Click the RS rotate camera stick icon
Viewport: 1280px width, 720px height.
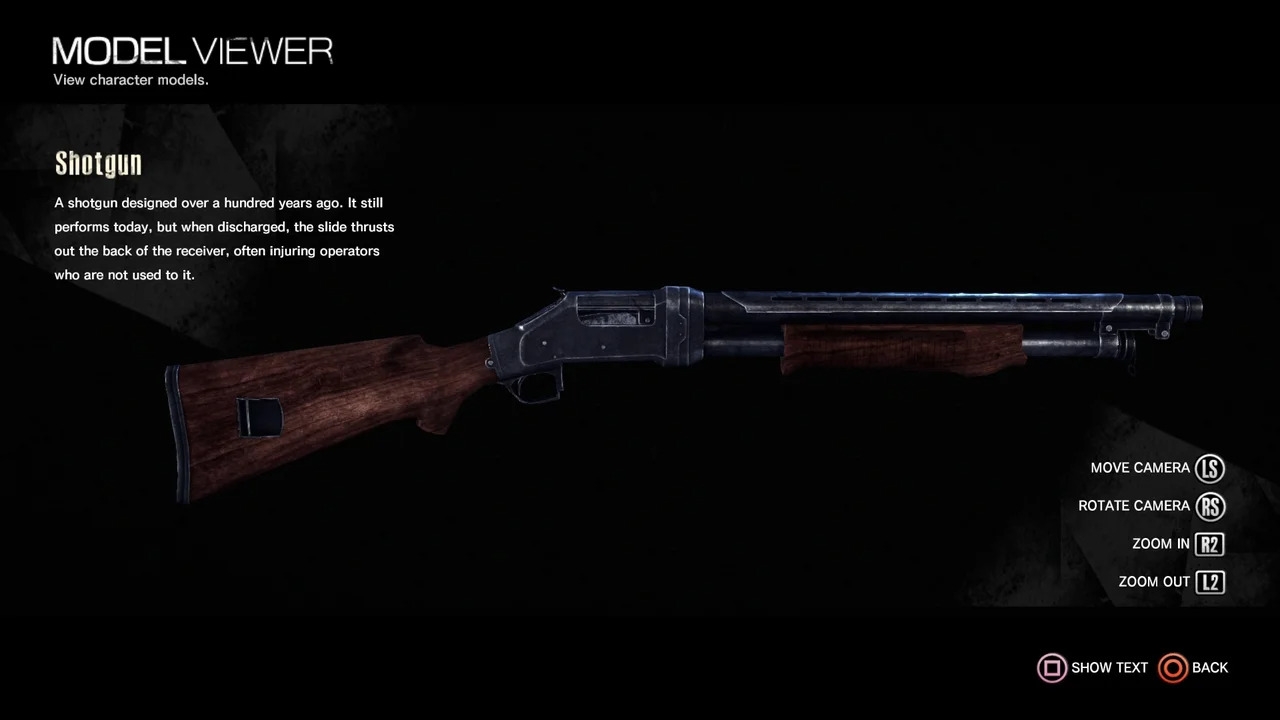point(1210,506)
